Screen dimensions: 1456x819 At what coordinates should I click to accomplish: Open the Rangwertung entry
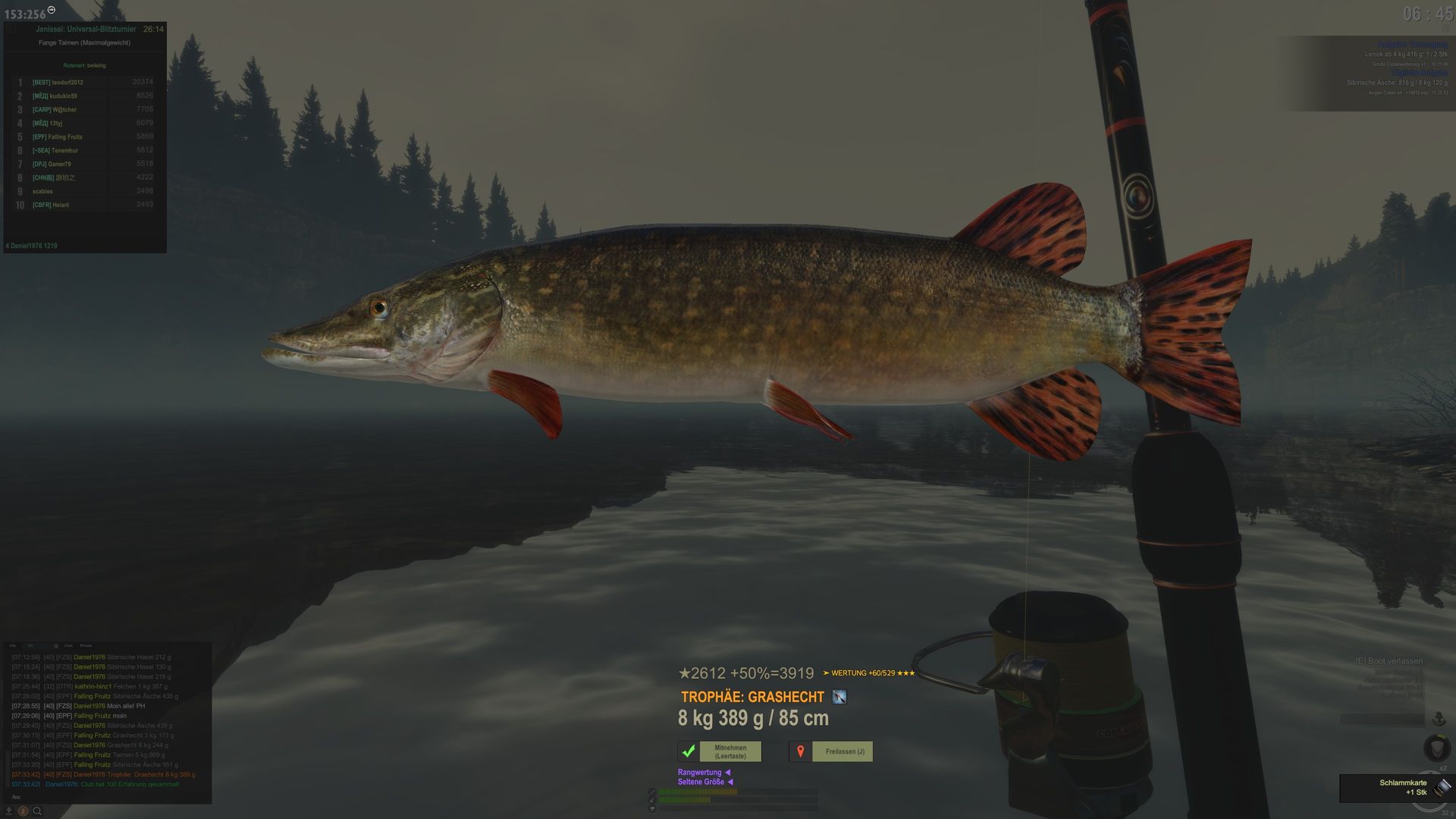(700, 773)
